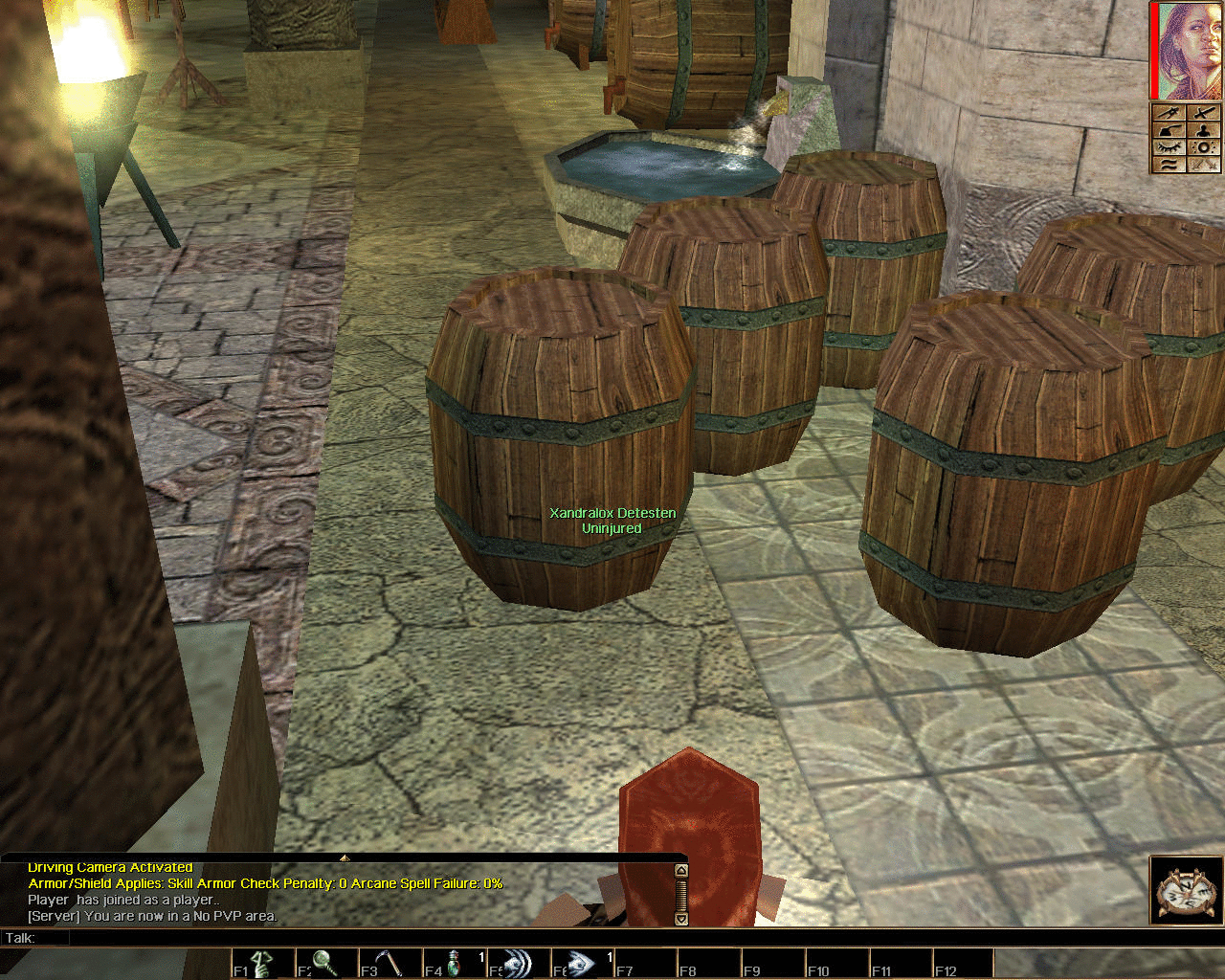Click the chat log scroll-up arrow
This screenshot has height=980, width=1225.
(680, 871)
